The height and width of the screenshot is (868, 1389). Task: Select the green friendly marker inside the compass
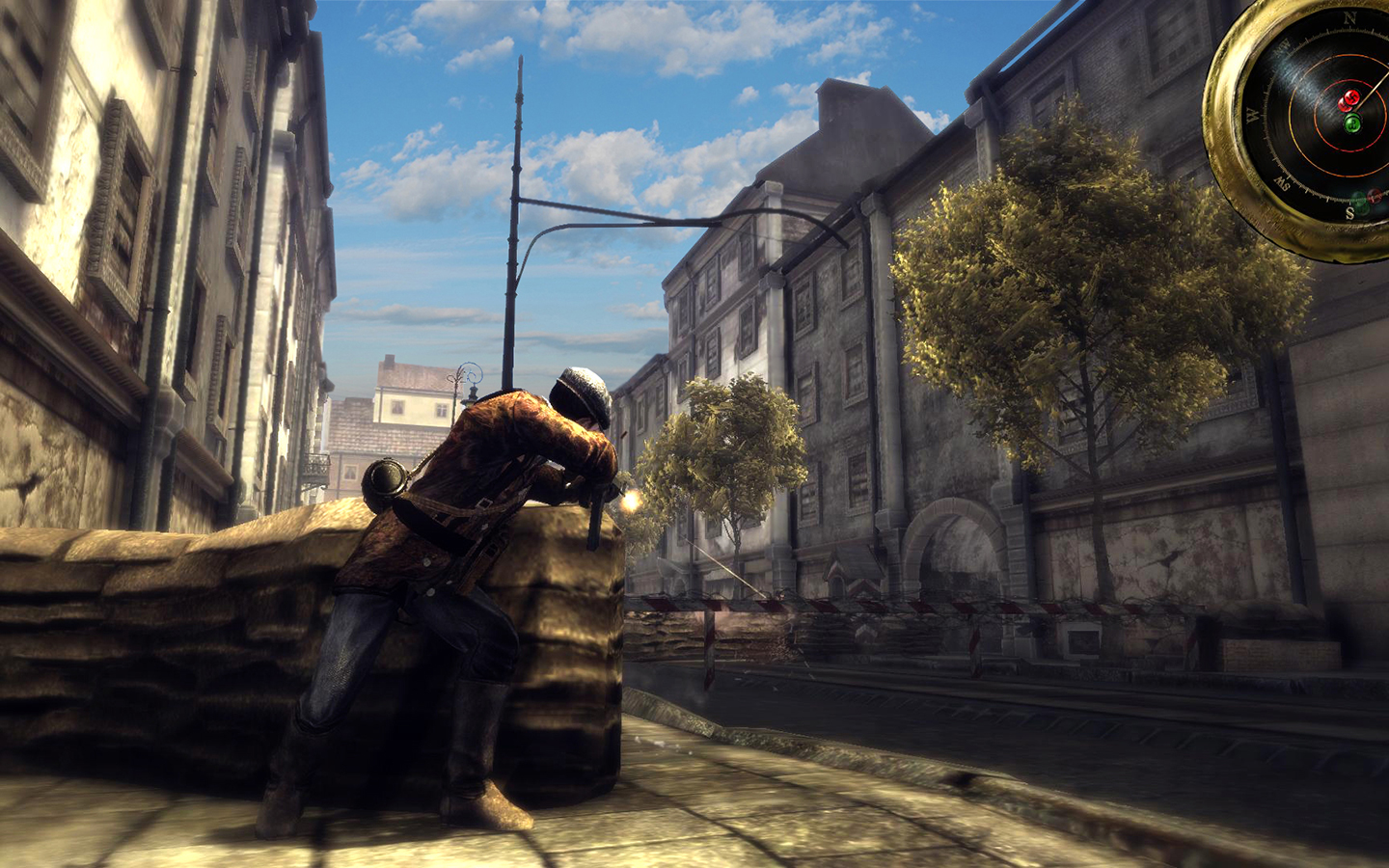(1352, 122)
